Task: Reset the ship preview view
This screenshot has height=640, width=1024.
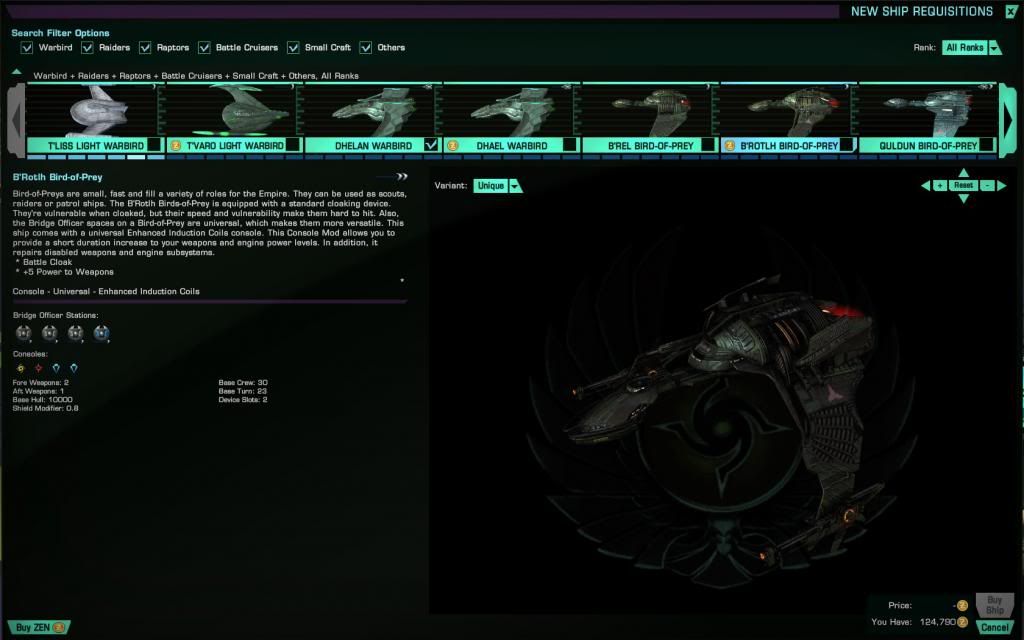Action: (963, 186)
